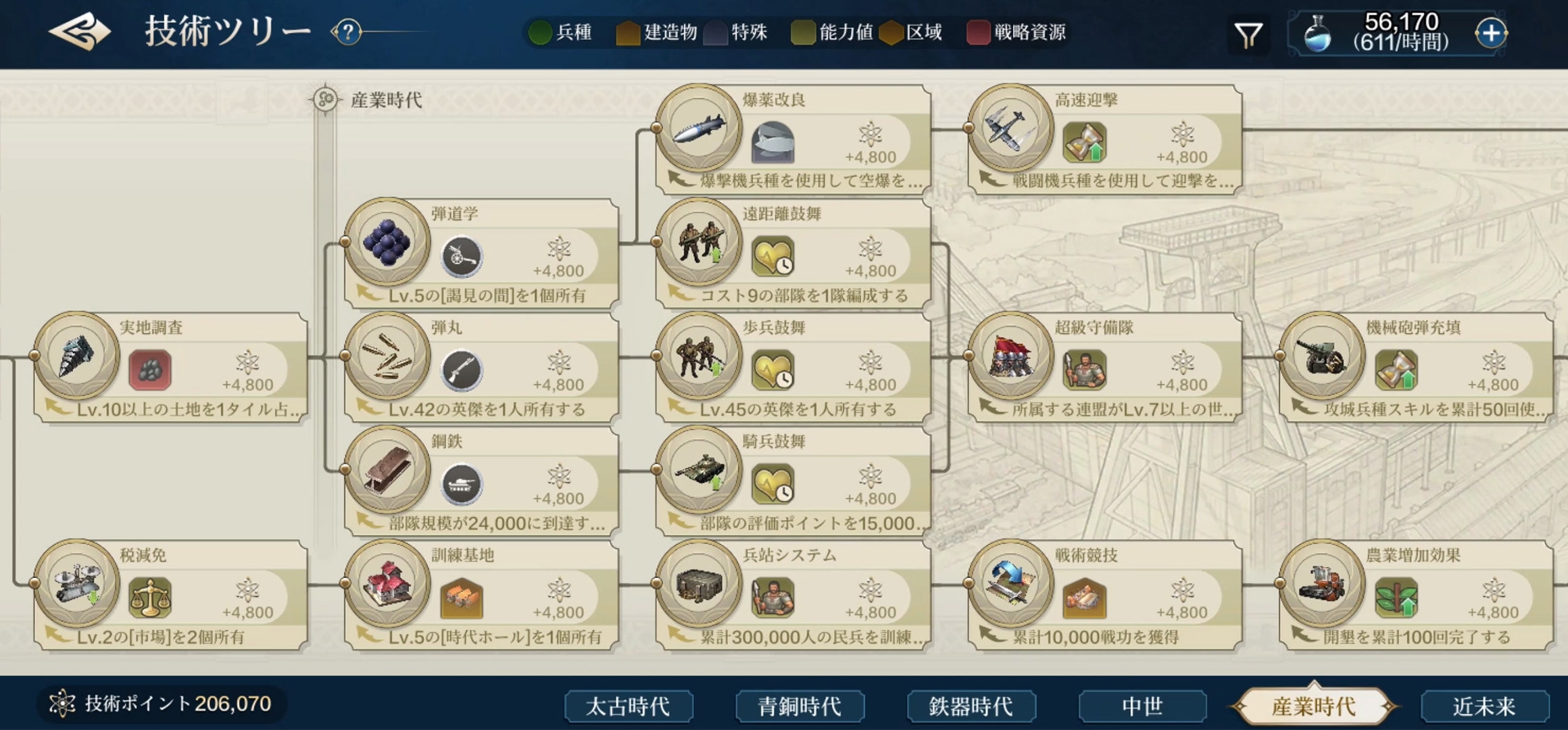The width and height of the screenshot is (1568, 730).
Task: Click the 農業増加効果 tractor icon
Action: point(1321,587)
